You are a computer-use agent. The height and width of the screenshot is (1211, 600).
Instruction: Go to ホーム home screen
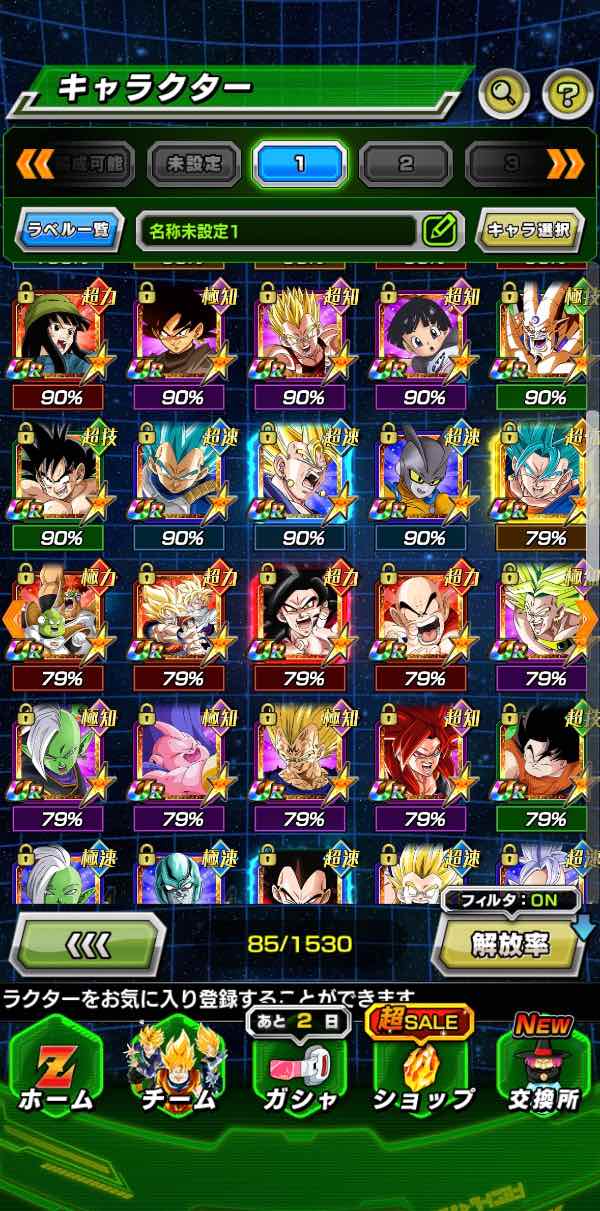coord(56,1068)
